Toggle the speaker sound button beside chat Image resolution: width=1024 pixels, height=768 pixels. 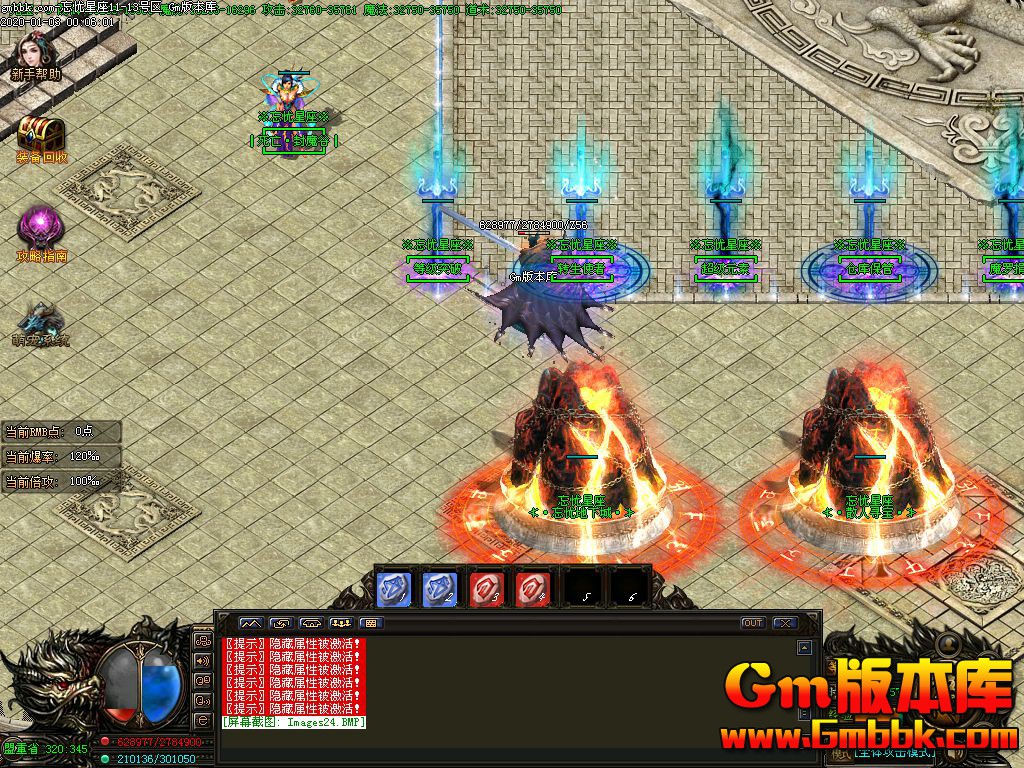203,660
